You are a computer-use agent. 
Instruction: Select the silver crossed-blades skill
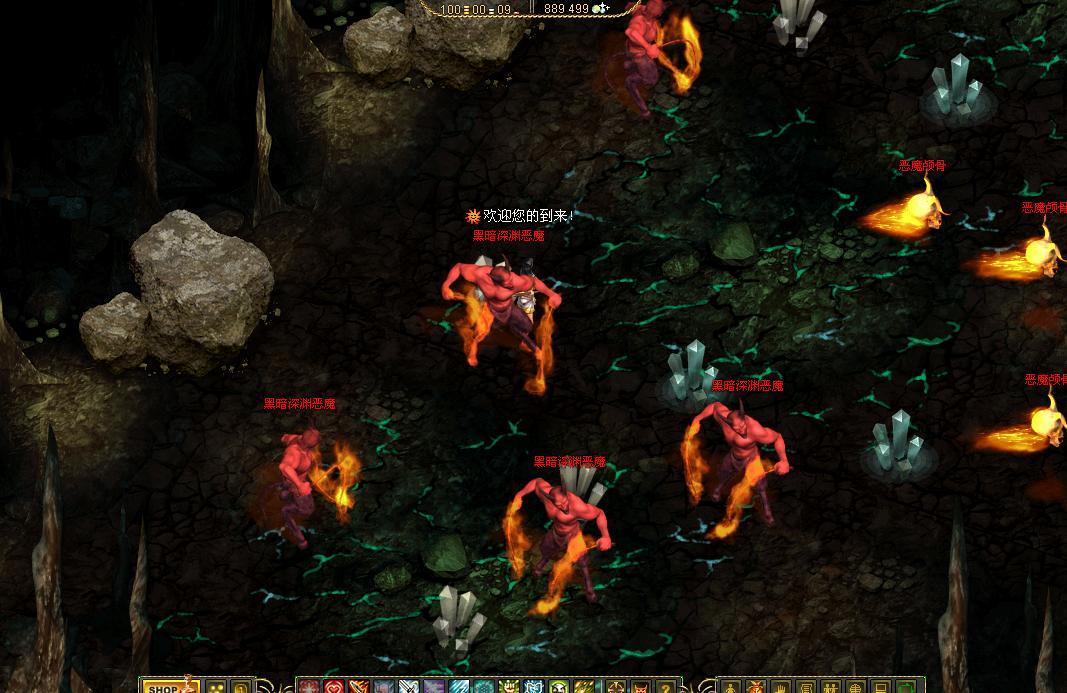coord(409,688)
